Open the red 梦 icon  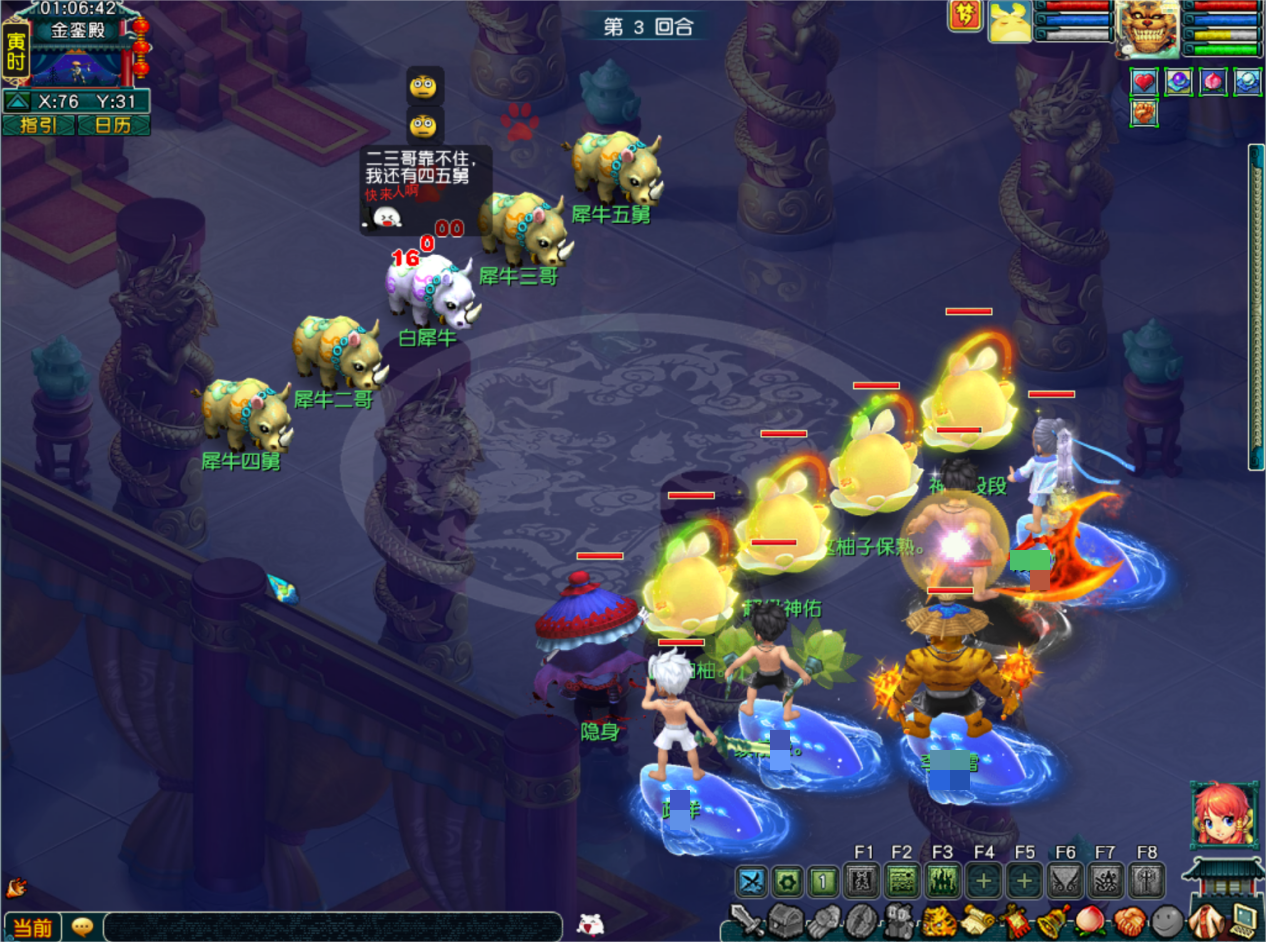point(965,15)
